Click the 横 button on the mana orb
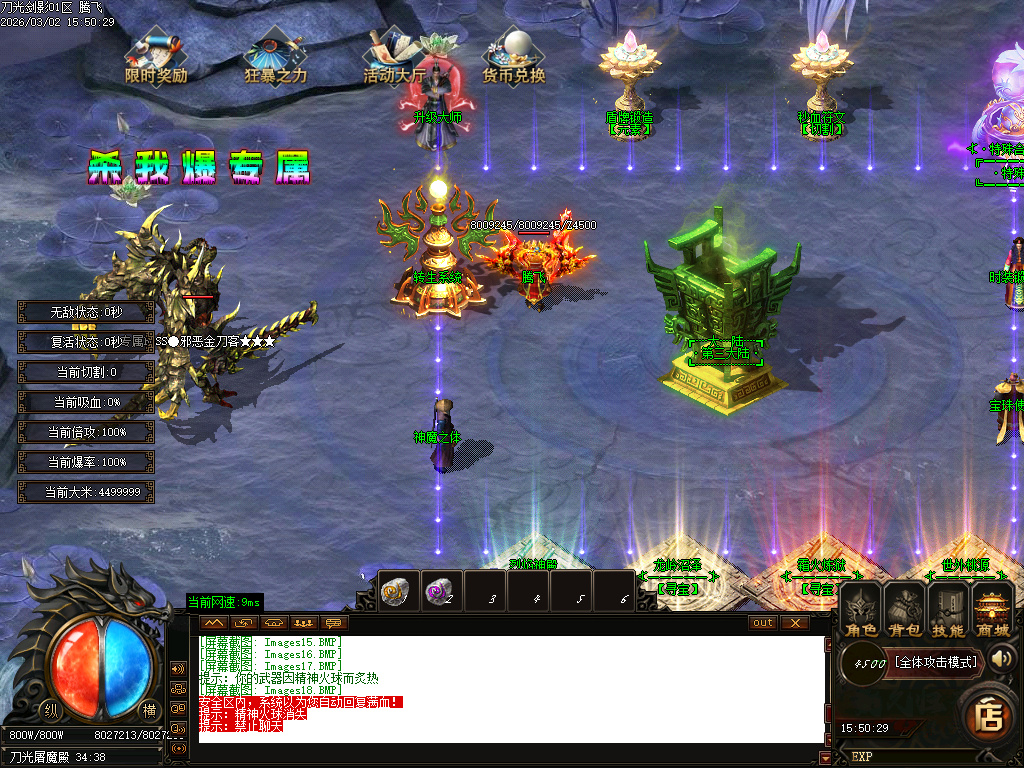This screenshot has width=1024, height=768. (x=149, y=708)
